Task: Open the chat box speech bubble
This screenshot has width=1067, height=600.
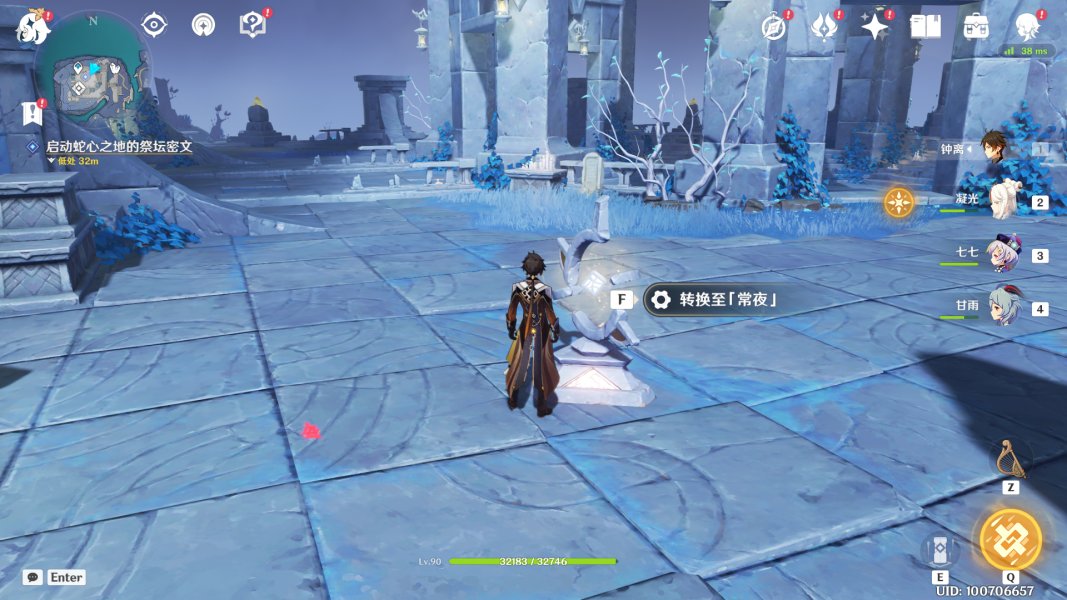Action: [x=33, y=577]
